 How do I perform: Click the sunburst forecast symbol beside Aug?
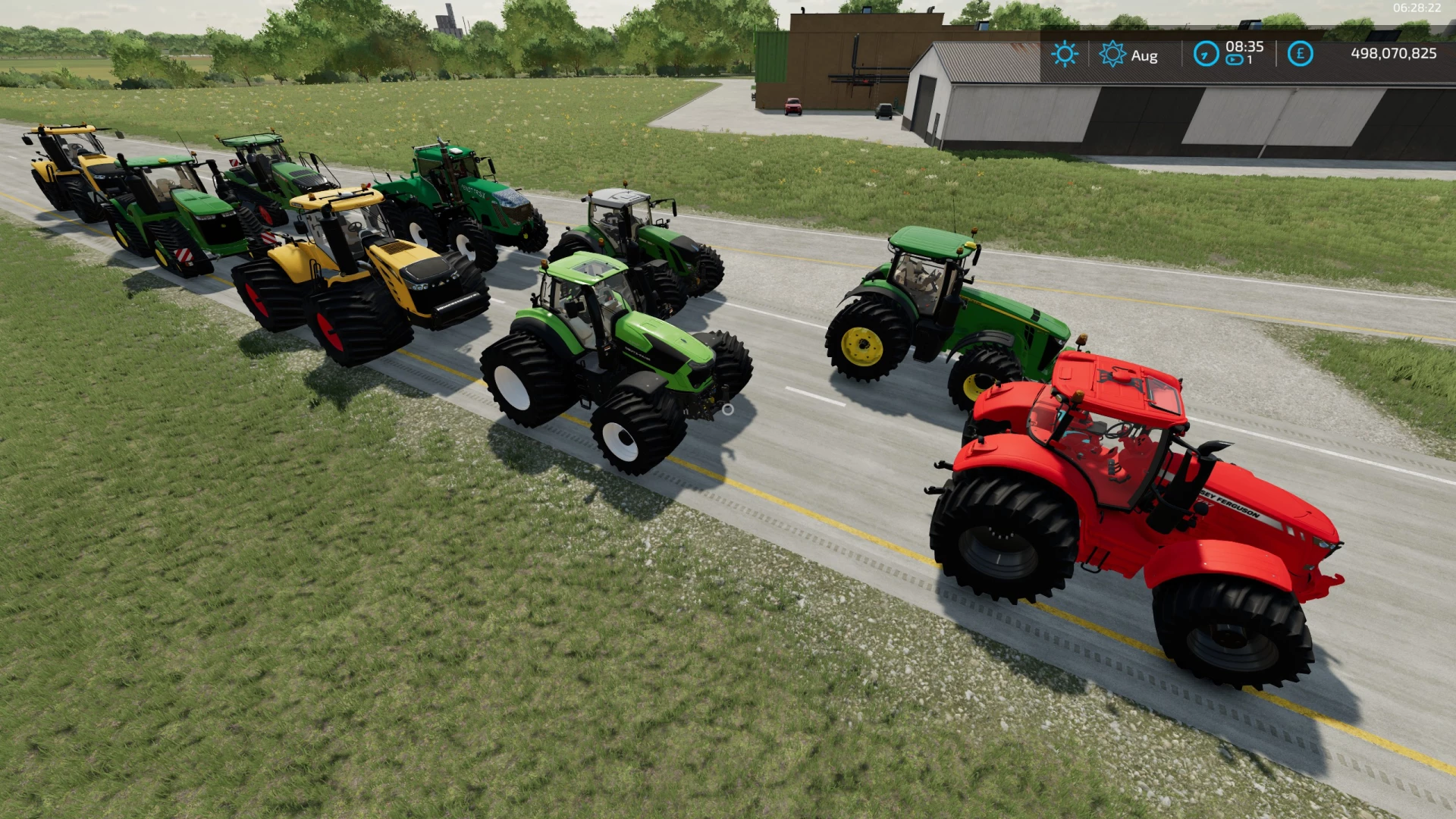click(x=1112, y=54)
